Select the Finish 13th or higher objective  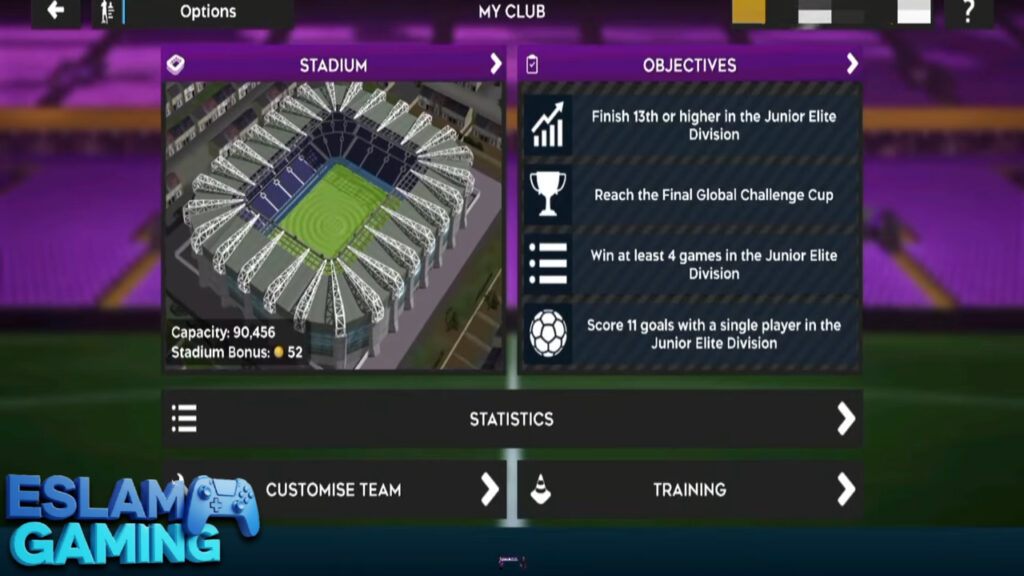click(691, 125)
